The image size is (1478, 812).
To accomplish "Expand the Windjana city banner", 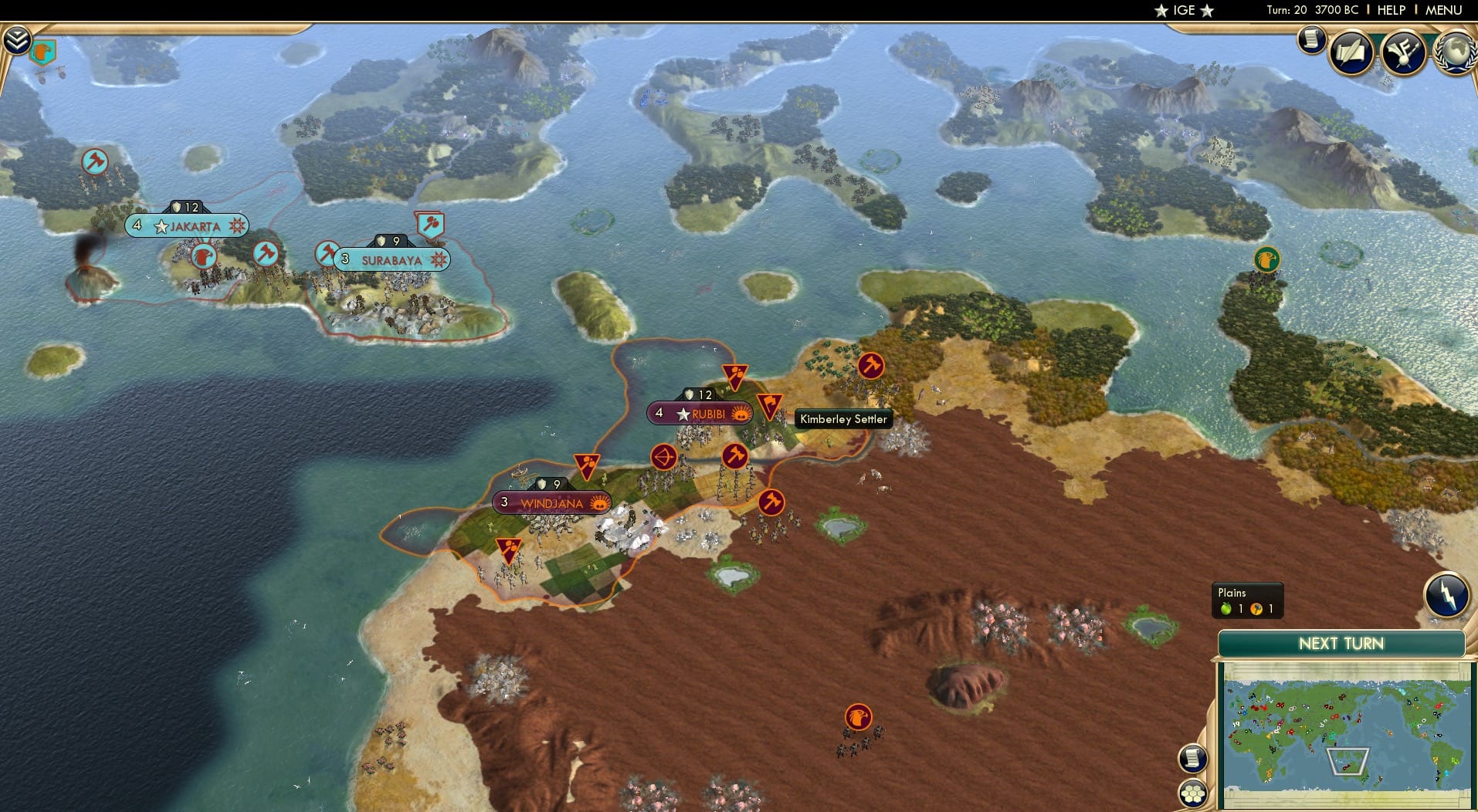I will (x=551, y=502).
